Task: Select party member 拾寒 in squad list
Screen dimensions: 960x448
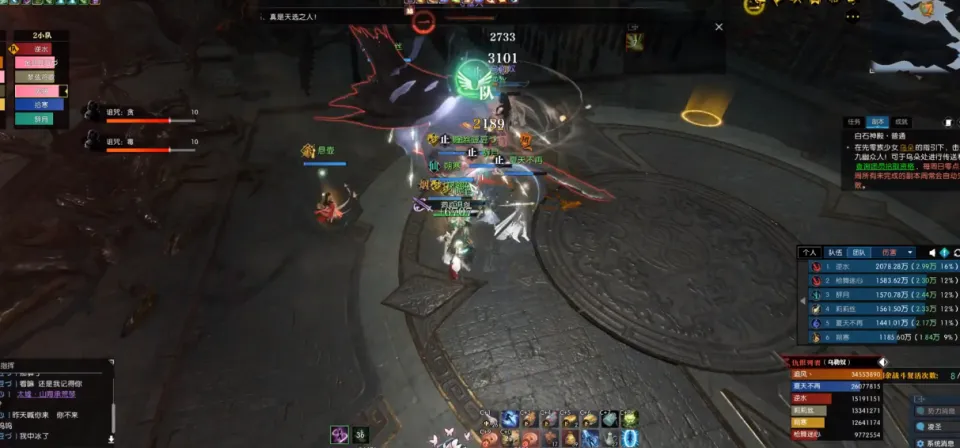Action: pos(40,104)
